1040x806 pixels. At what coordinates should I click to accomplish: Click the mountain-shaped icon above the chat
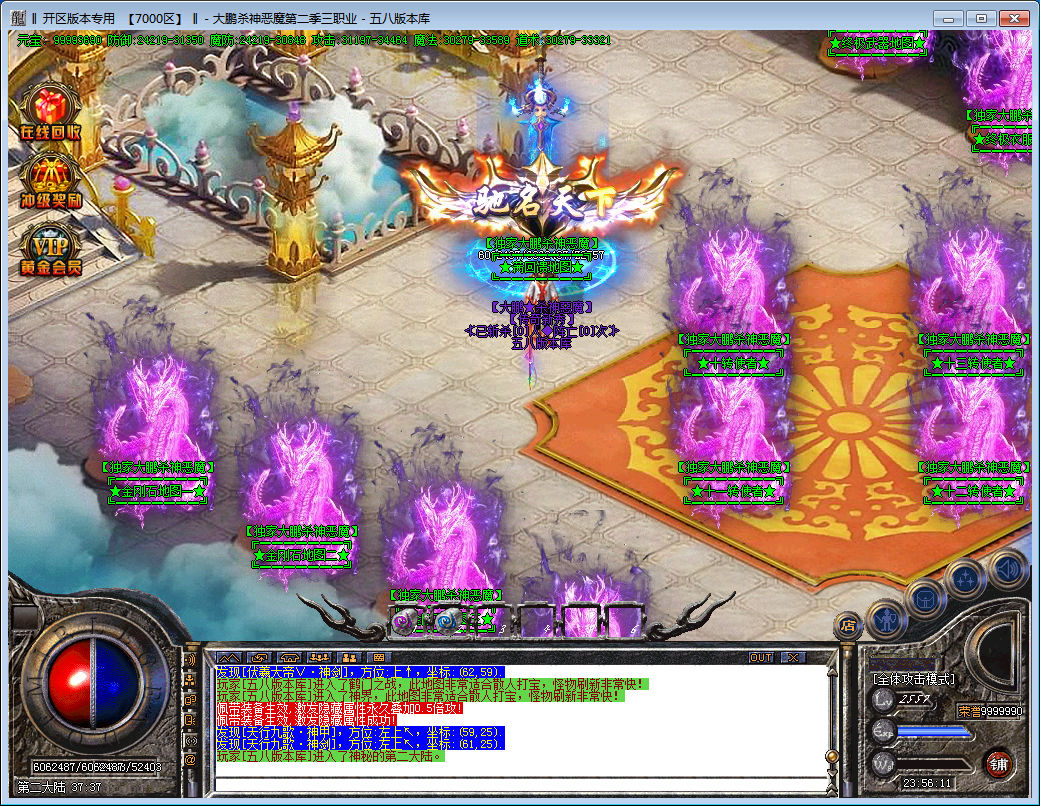pyautogui.click(x=229, y=658)
